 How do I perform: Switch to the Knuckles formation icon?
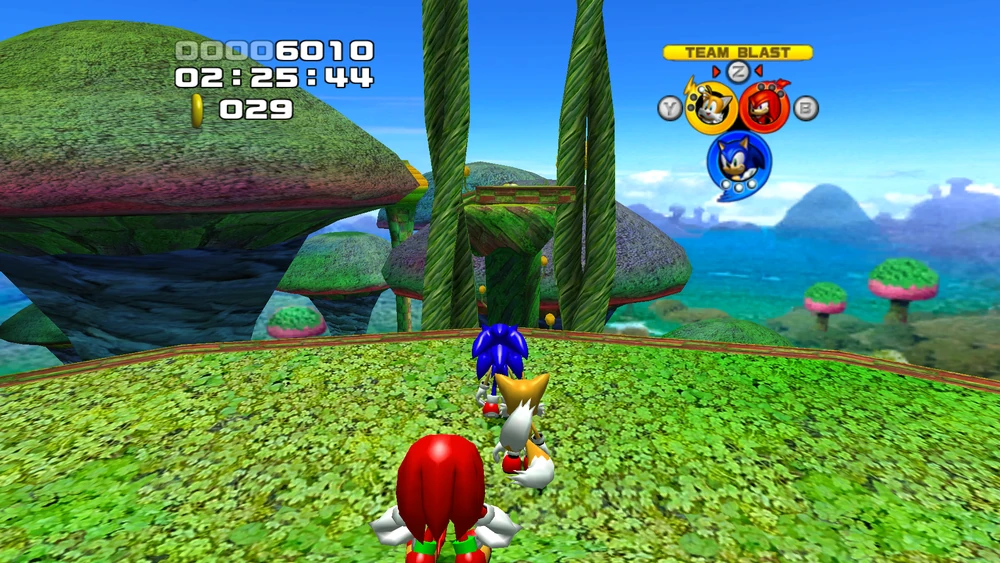[765, 107]
